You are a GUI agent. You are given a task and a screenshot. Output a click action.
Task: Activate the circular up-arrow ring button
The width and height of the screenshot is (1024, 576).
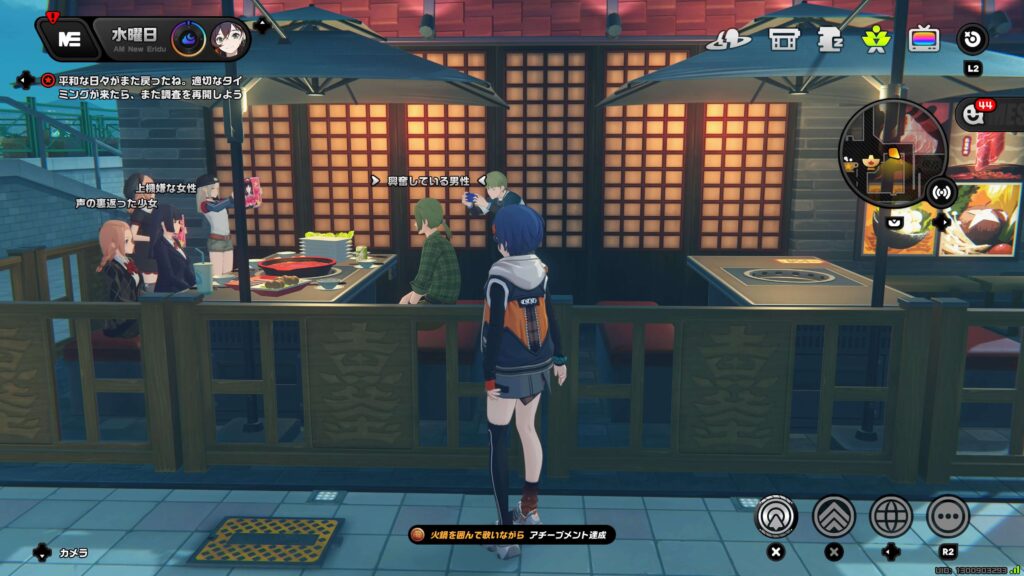tap(776, 516)
